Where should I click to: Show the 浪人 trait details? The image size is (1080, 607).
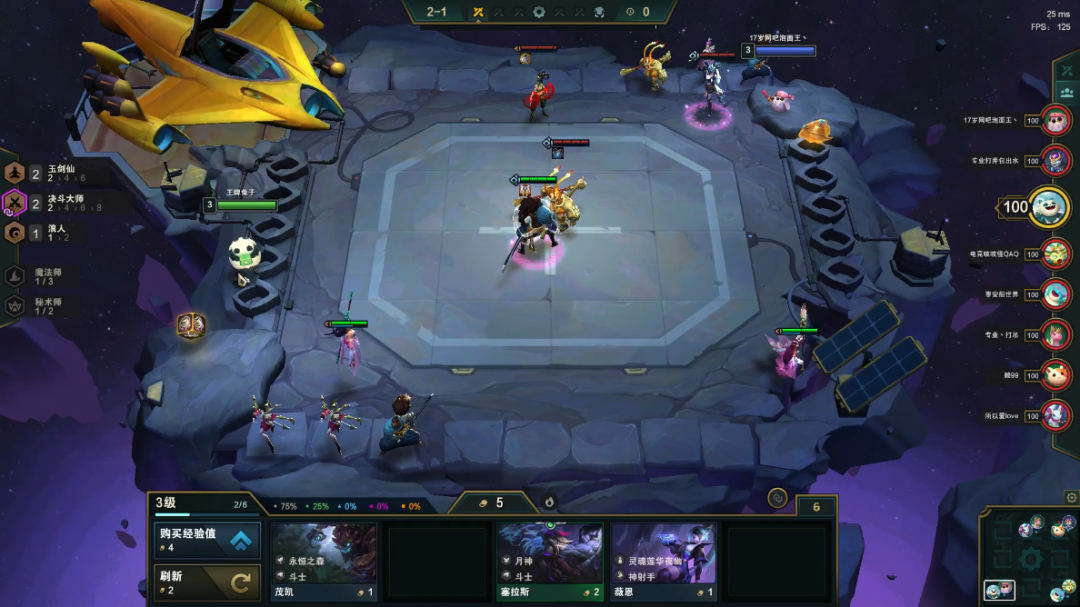40,232
